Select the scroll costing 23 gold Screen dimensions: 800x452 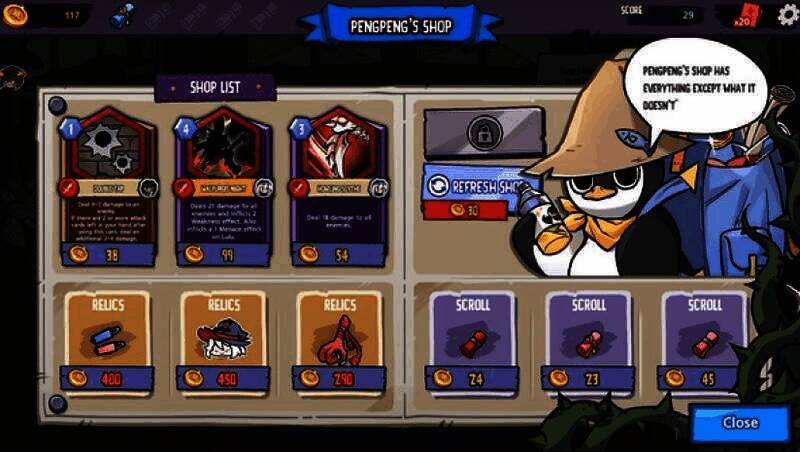point(589,338)
